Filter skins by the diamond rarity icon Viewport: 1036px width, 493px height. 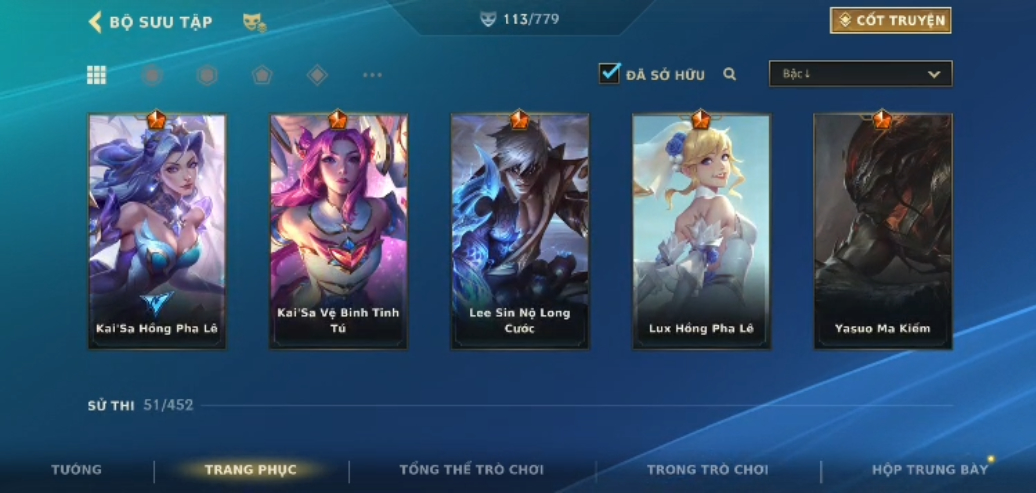point(317,75)
